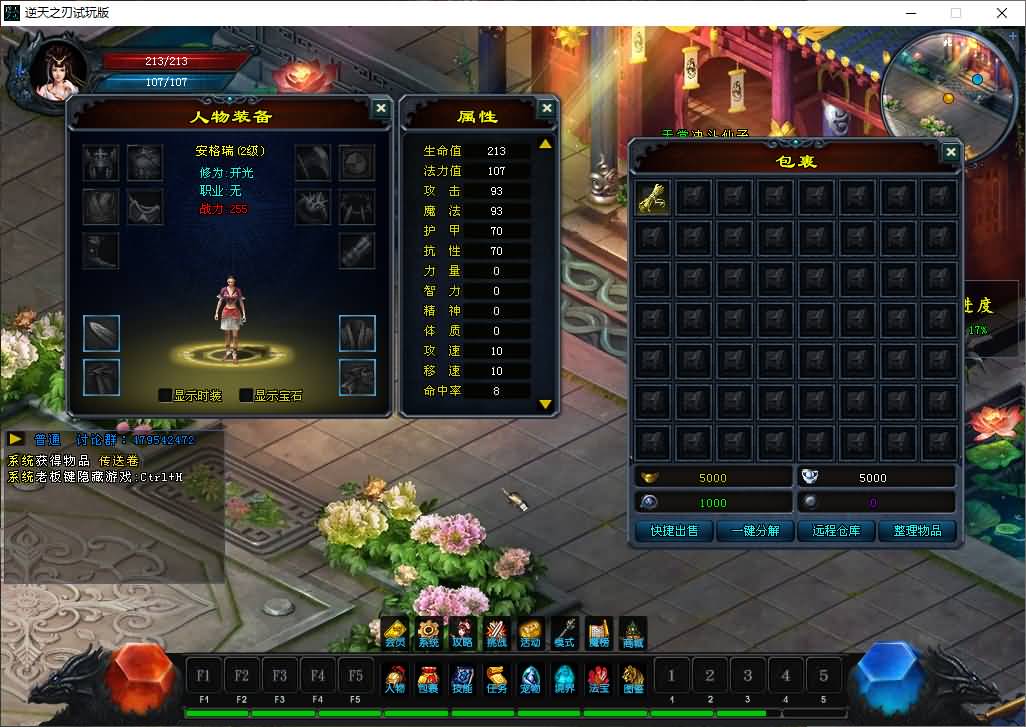Image resolution: width=1026 pixels, height=727 pixels.
Task: Close the 属性 attributes panel
Action: pos(546,109)
